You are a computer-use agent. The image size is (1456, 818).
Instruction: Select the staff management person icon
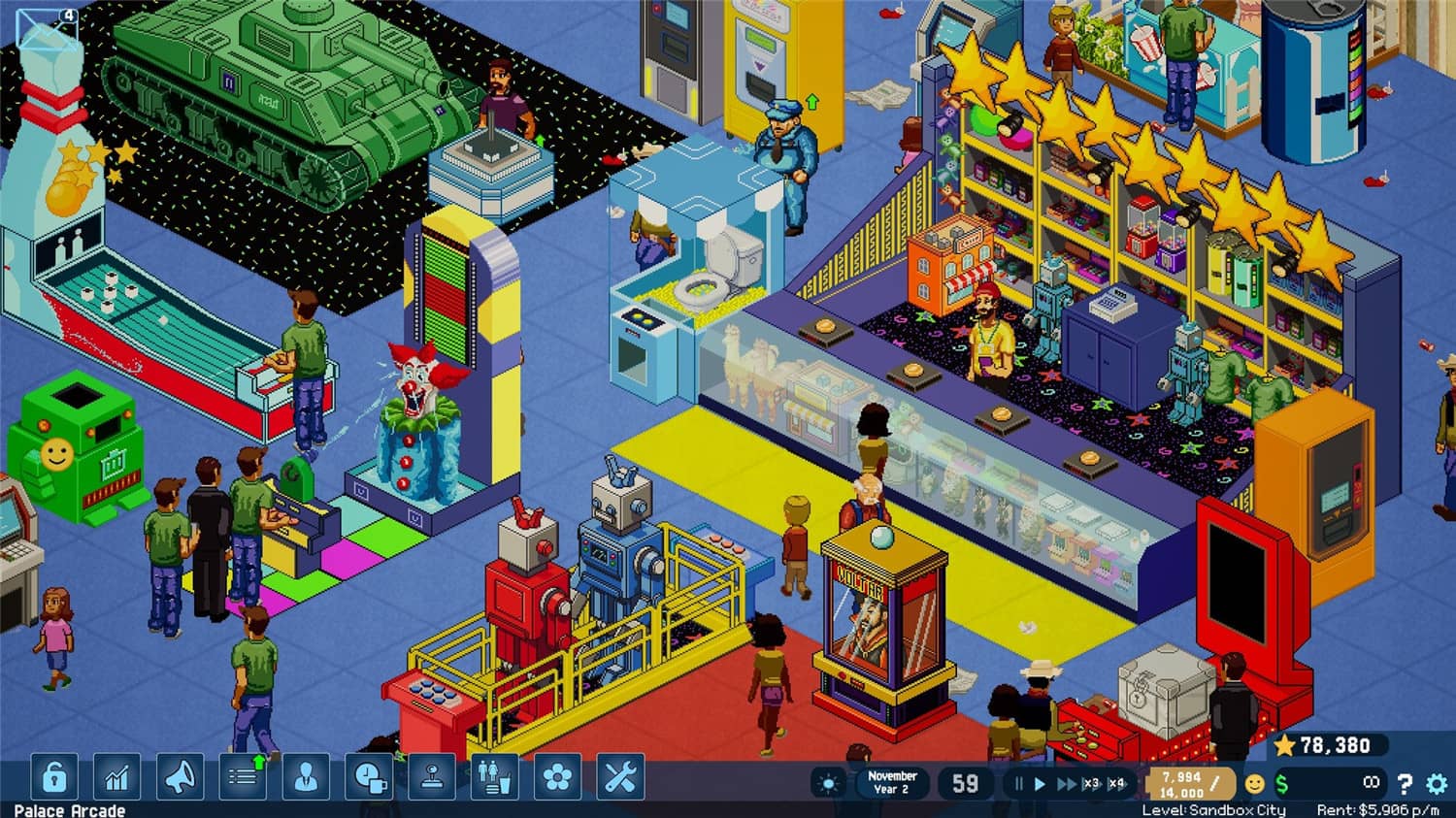click(x=305, y=777)
